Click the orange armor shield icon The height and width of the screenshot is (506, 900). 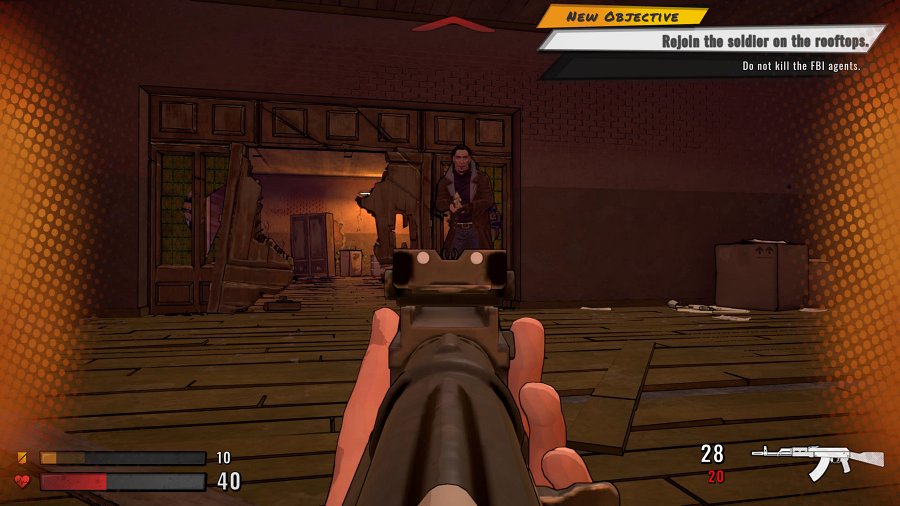click(x=22, y=458)
